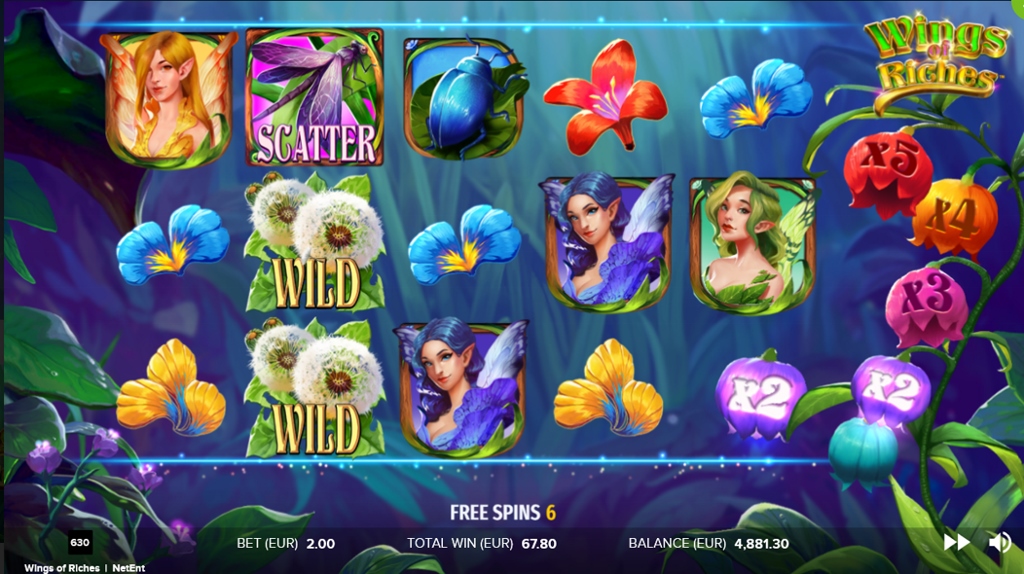Image resolution: width=1024 pixels, height=574 pixels.
Task: Toggle the fast-forward quick spin button
Action: [x=957, y=542]
